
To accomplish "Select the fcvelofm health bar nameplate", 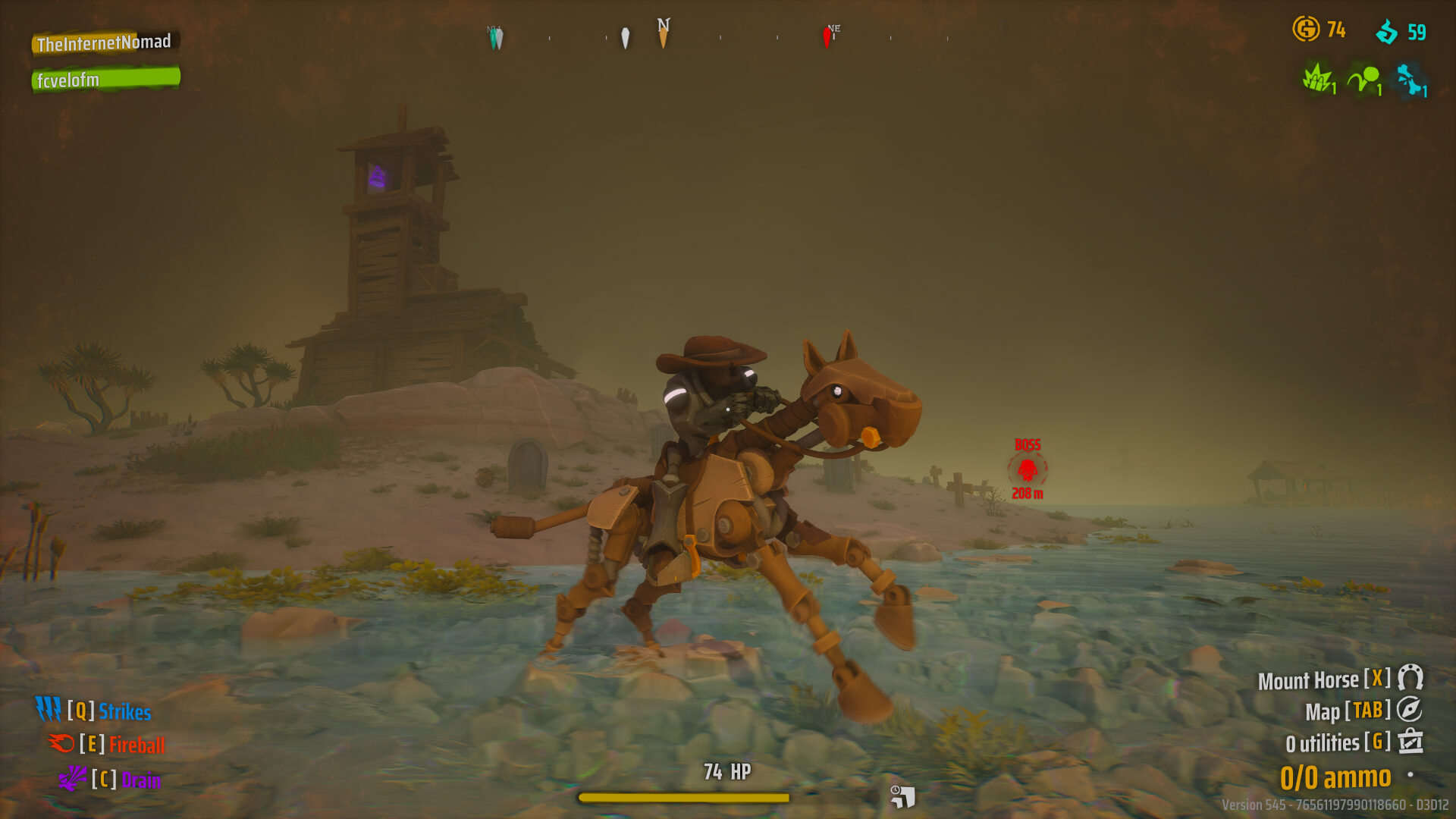I will (x=106, y=78).
